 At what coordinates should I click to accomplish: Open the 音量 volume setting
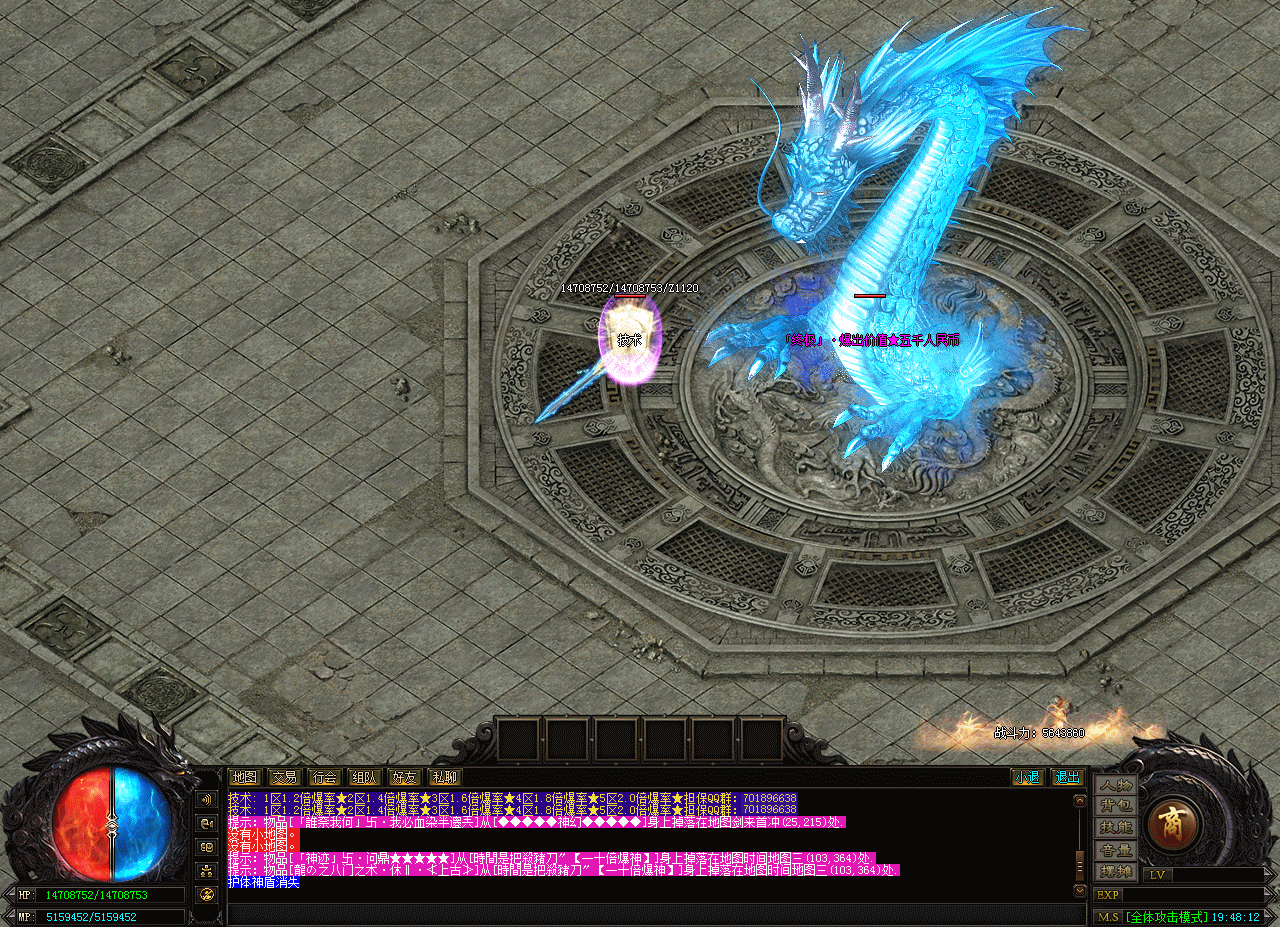click(x=1115, y=850)
